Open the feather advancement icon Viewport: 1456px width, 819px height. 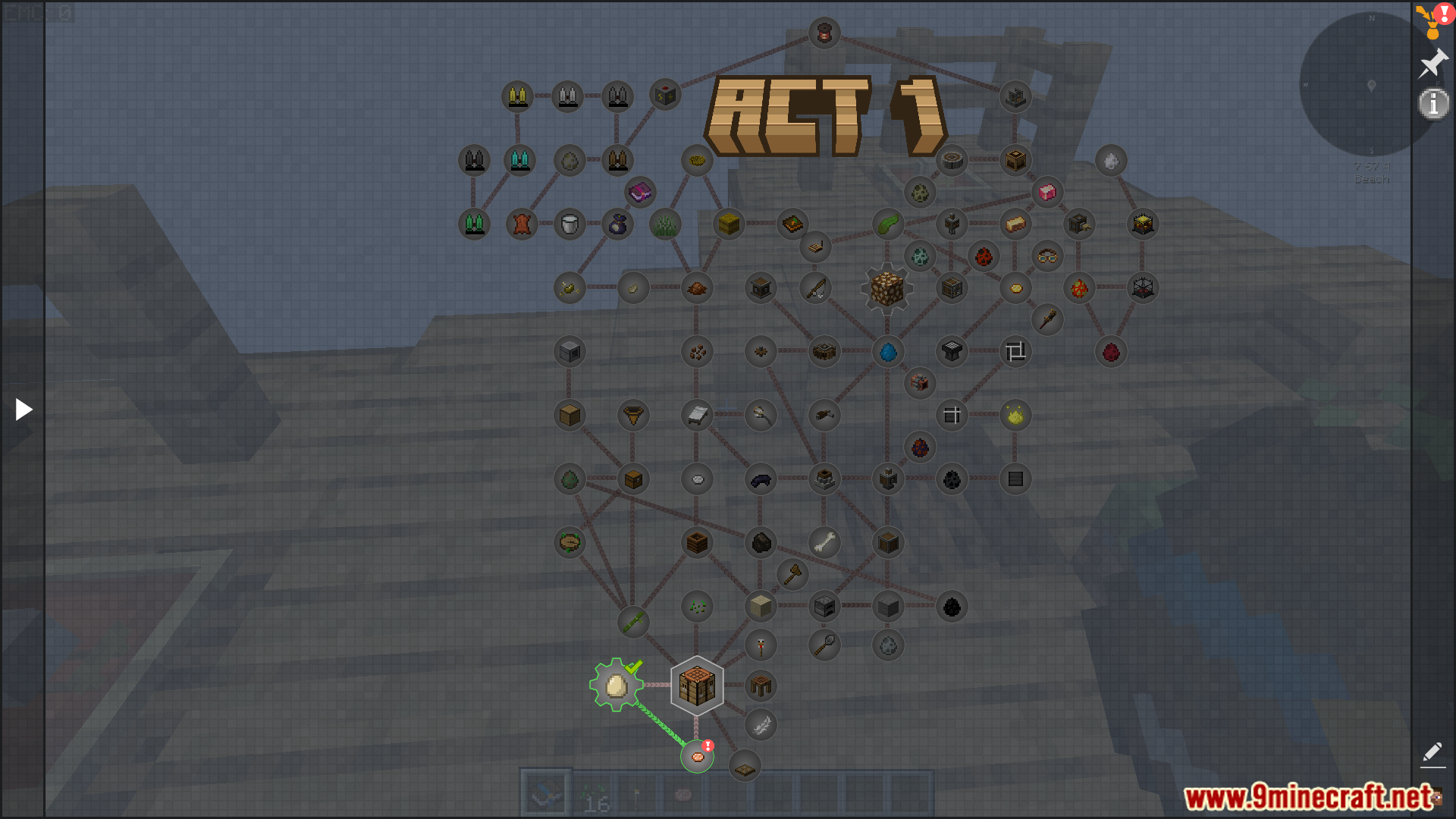761,724
